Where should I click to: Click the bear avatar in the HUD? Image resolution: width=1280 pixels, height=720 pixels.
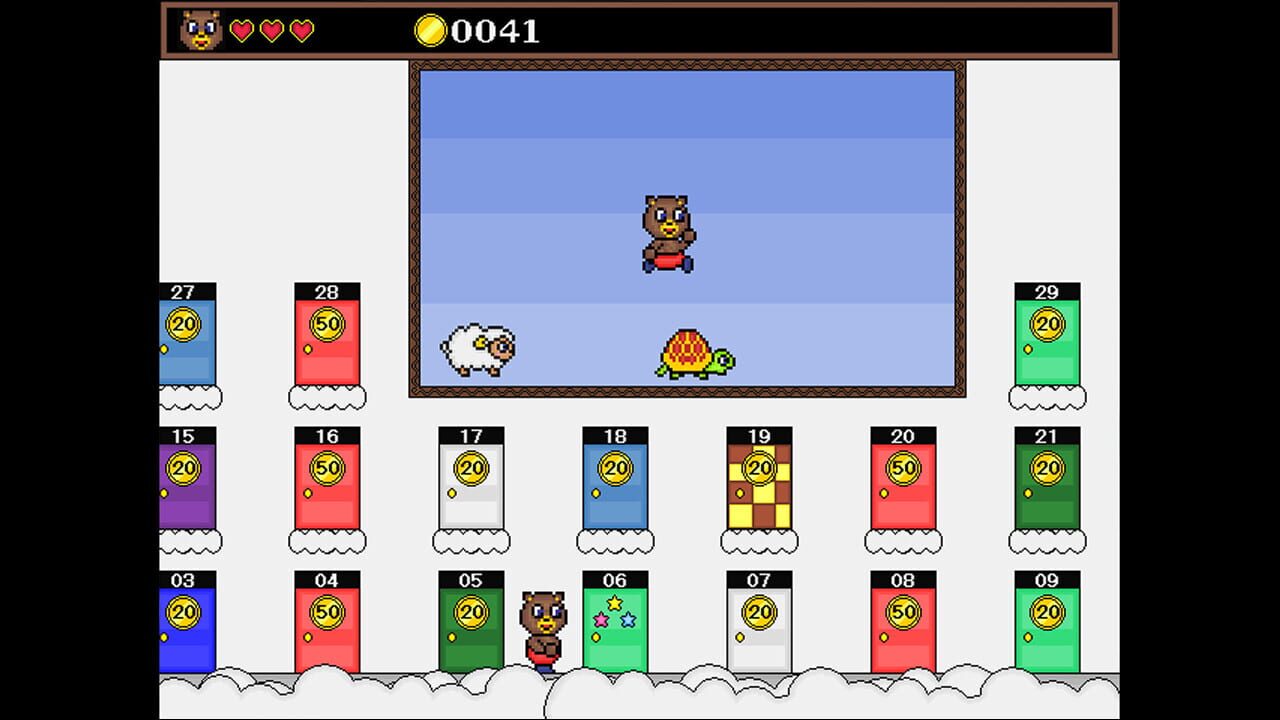point(200,30)
